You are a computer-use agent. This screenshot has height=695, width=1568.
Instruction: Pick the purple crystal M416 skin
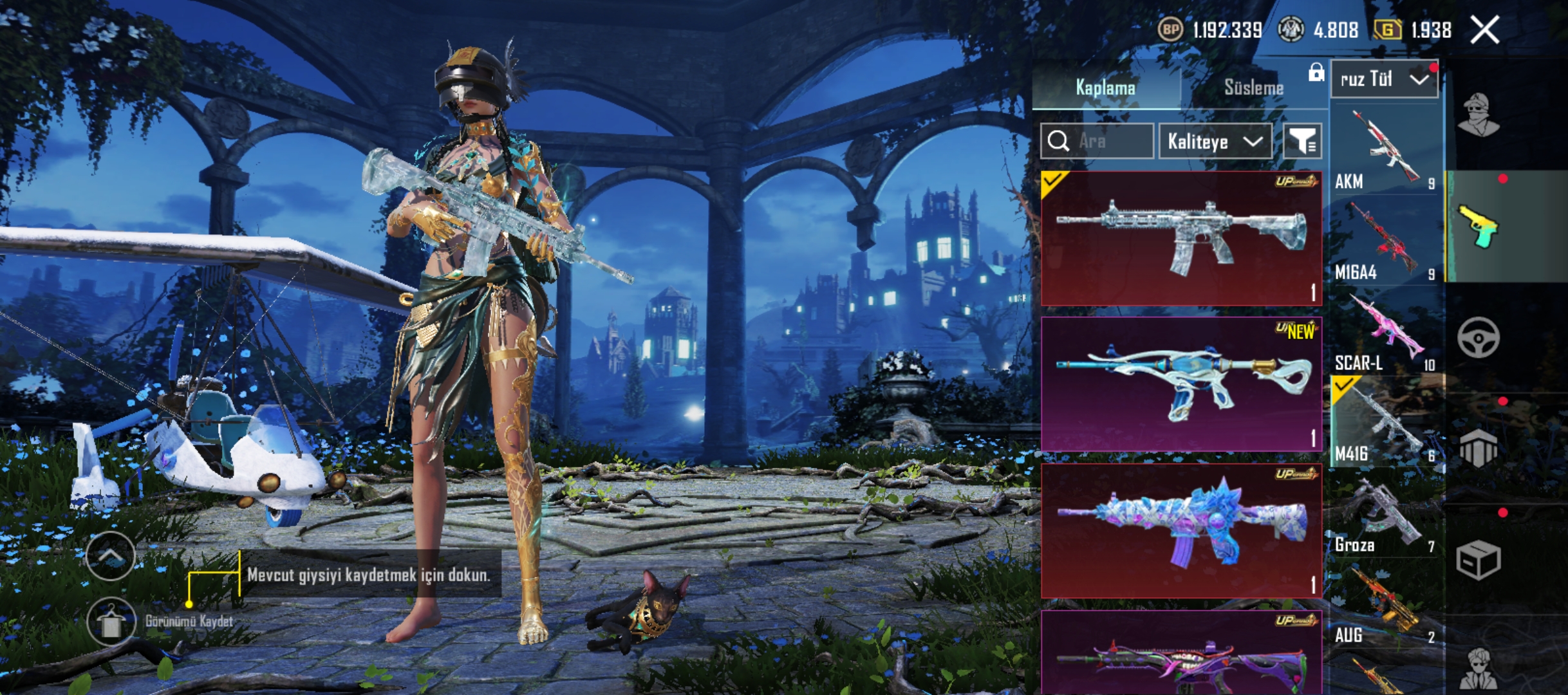click(x=1181, y=531)
